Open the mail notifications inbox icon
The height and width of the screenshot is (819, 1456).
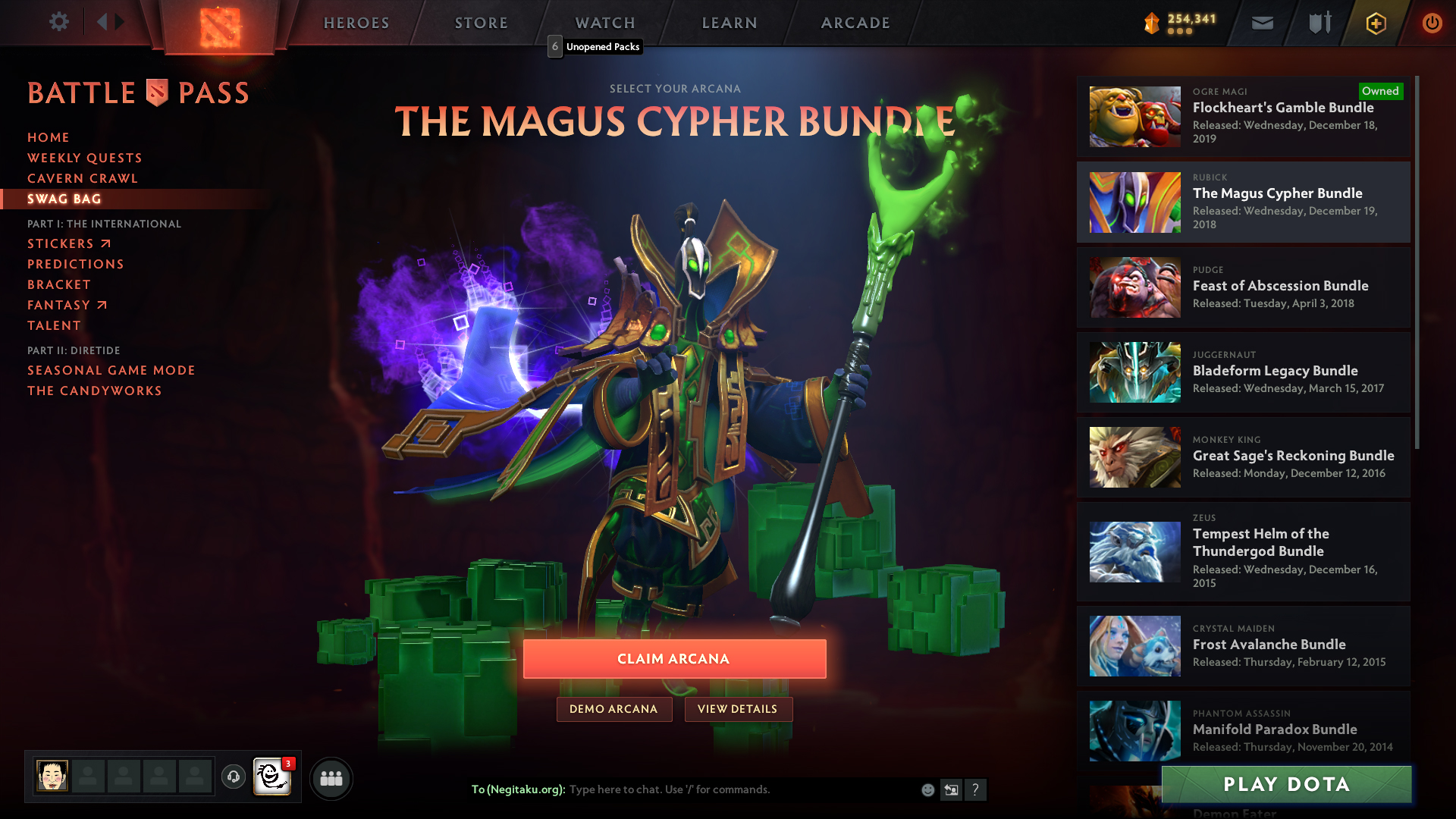click(x=1262, y=23)
